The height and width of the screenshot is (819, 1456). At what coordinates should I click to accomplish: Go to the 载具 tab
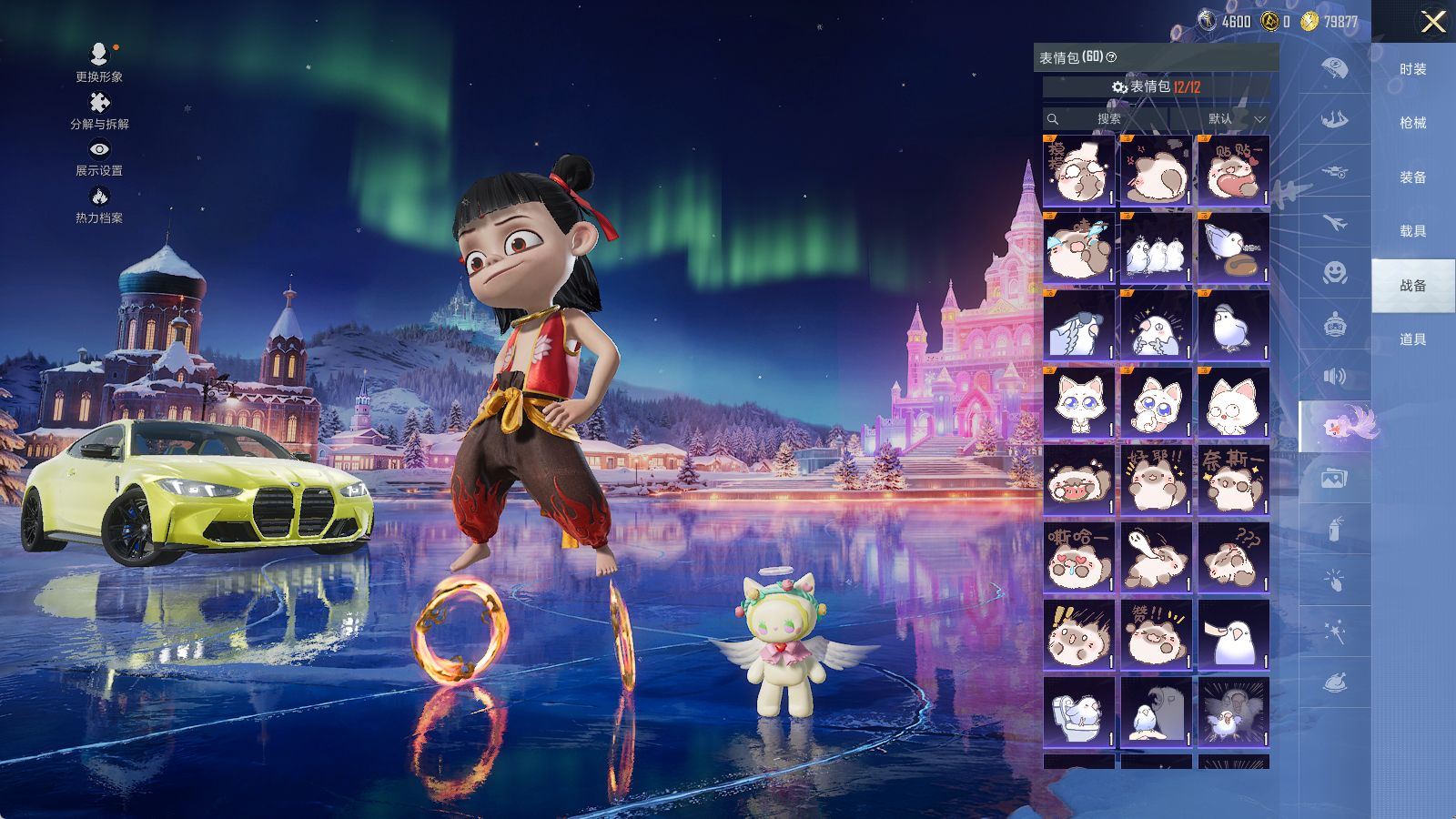(x=1412, y=231)
